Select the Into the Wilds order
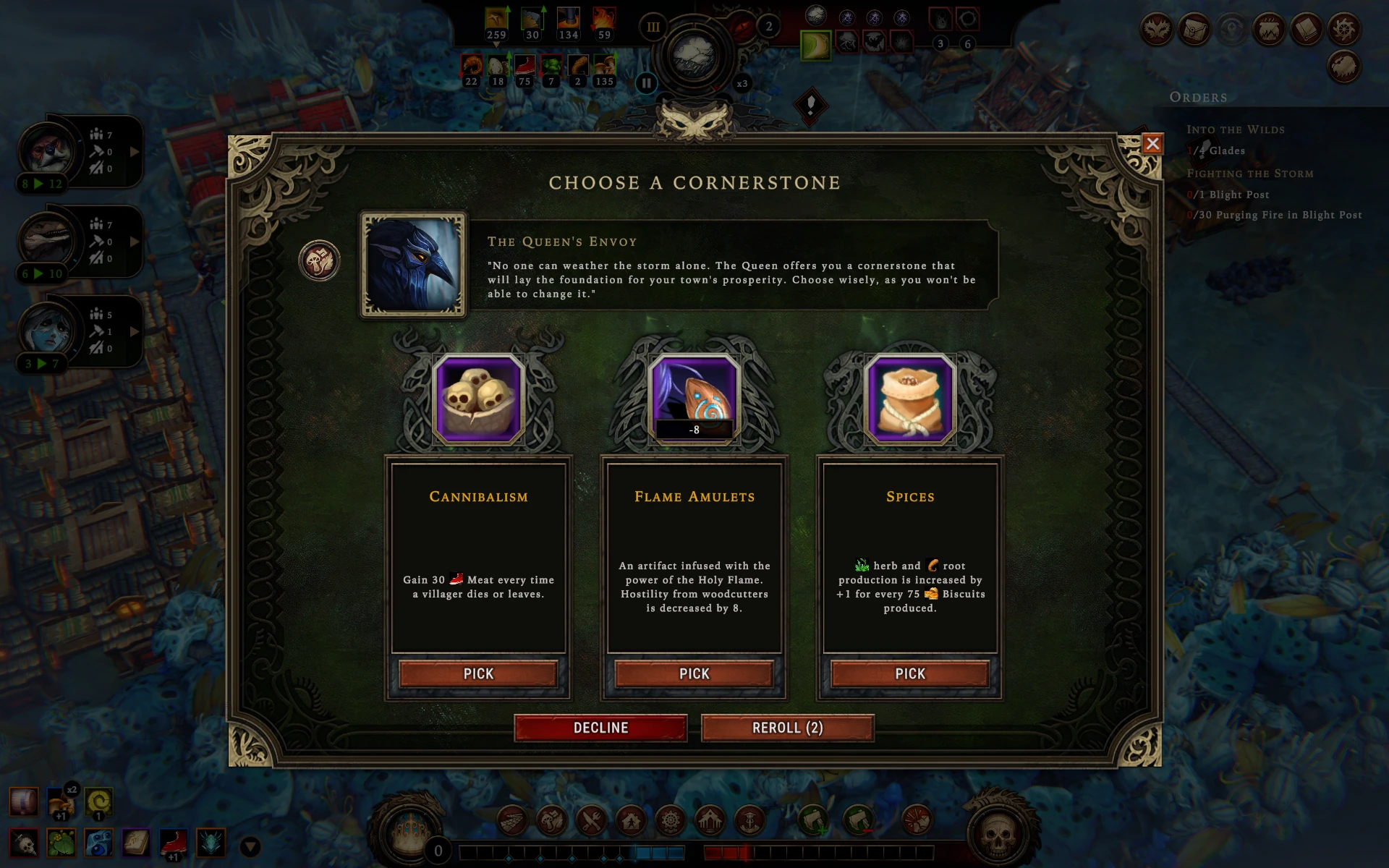This screenshot has width=1389, height=868. tap(1235, 129)
